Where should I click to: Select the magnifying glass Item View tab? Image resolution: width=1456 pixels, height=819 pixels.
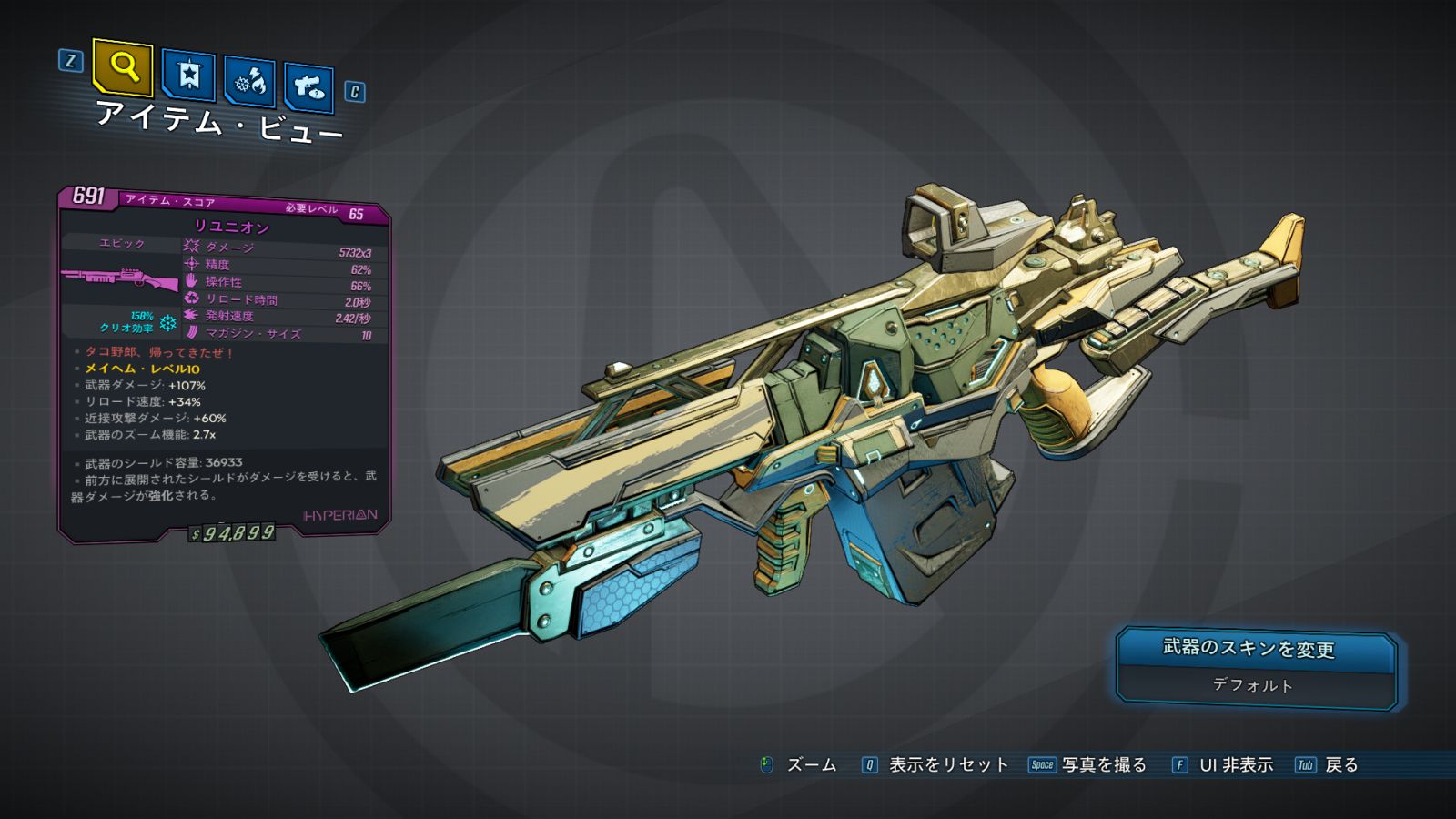coord(123,66)
